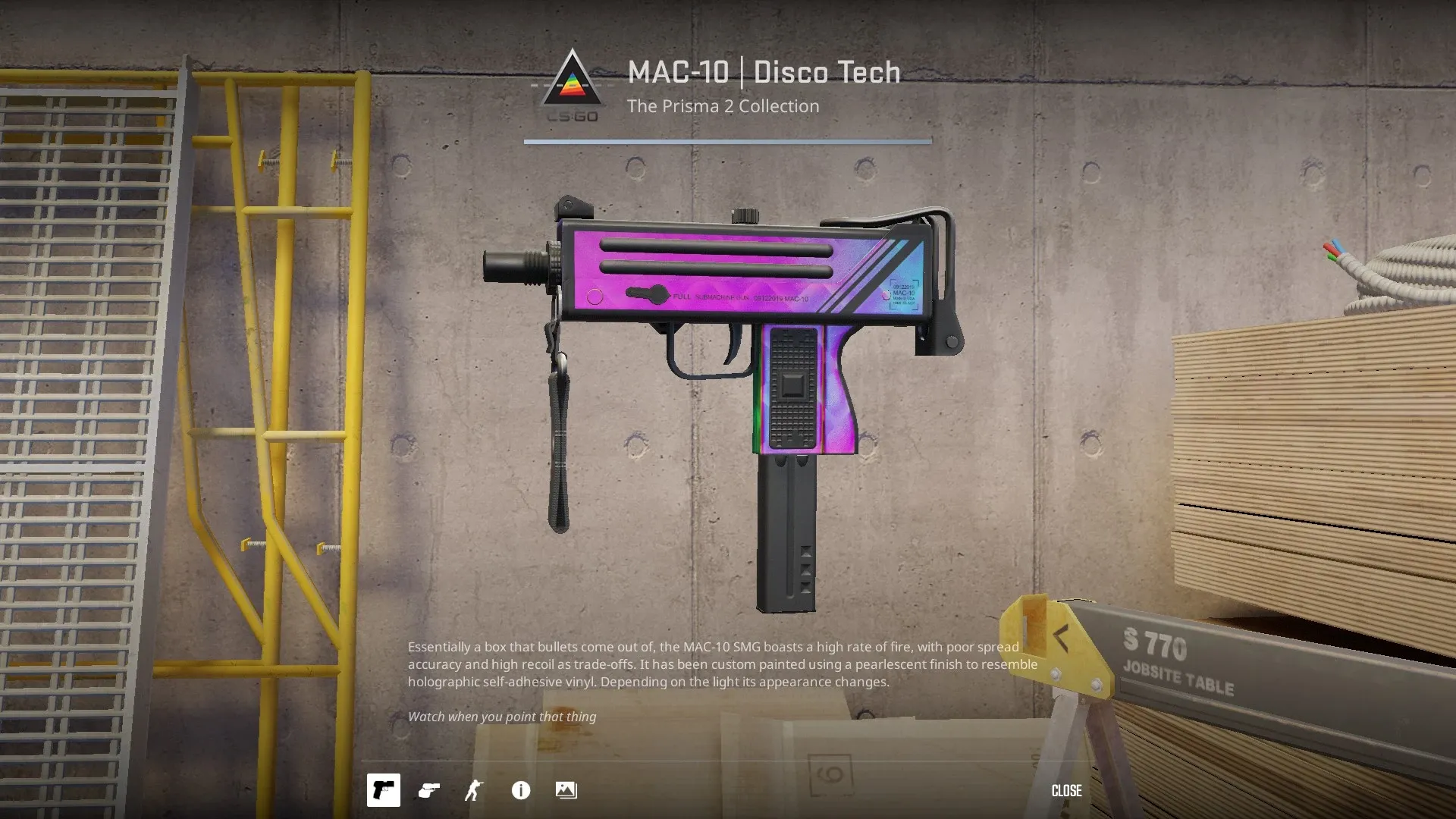This screenshot has height=819, width=1456.
Task: Close the MAC-10 inspect screen
Action: coord(1066,790)
